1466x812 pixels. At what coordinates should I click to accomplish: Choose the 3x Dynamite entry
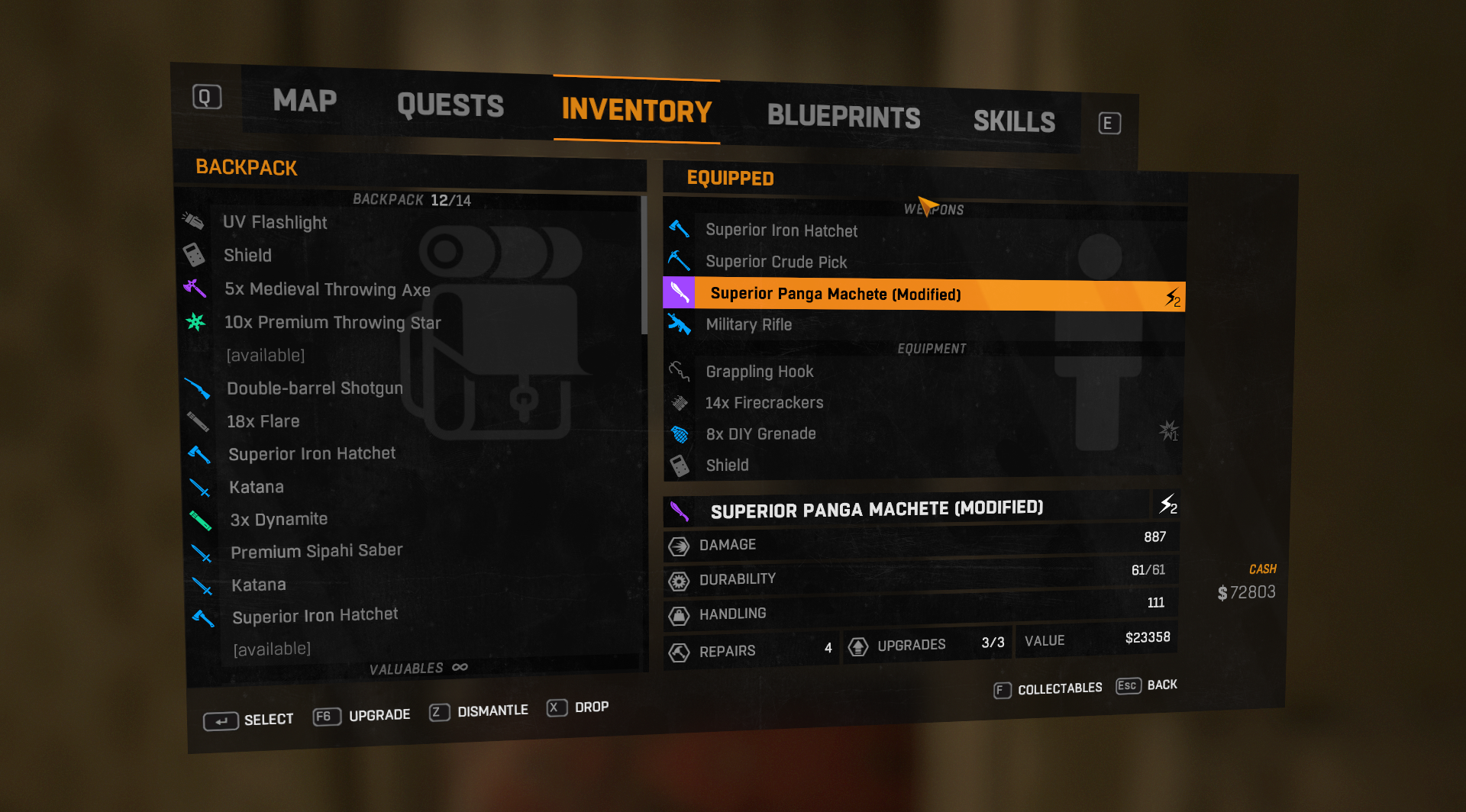pos(279,520)
